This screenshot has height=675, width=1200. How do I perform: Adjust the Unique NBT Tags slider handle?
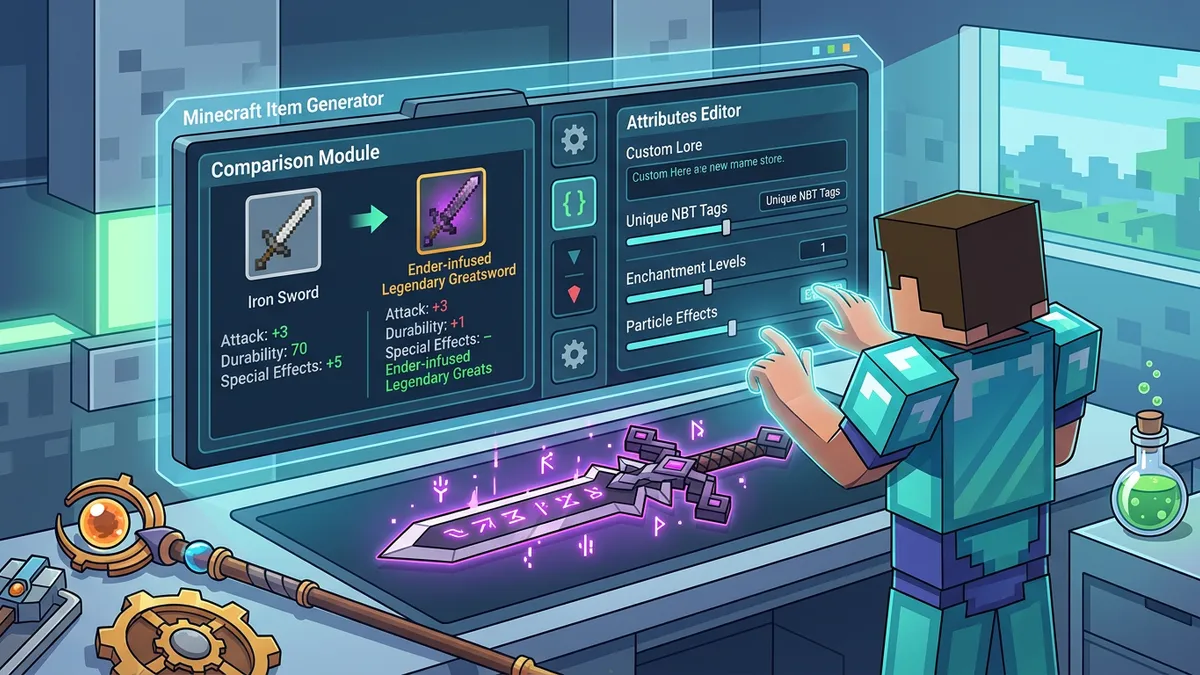(726, 228)
